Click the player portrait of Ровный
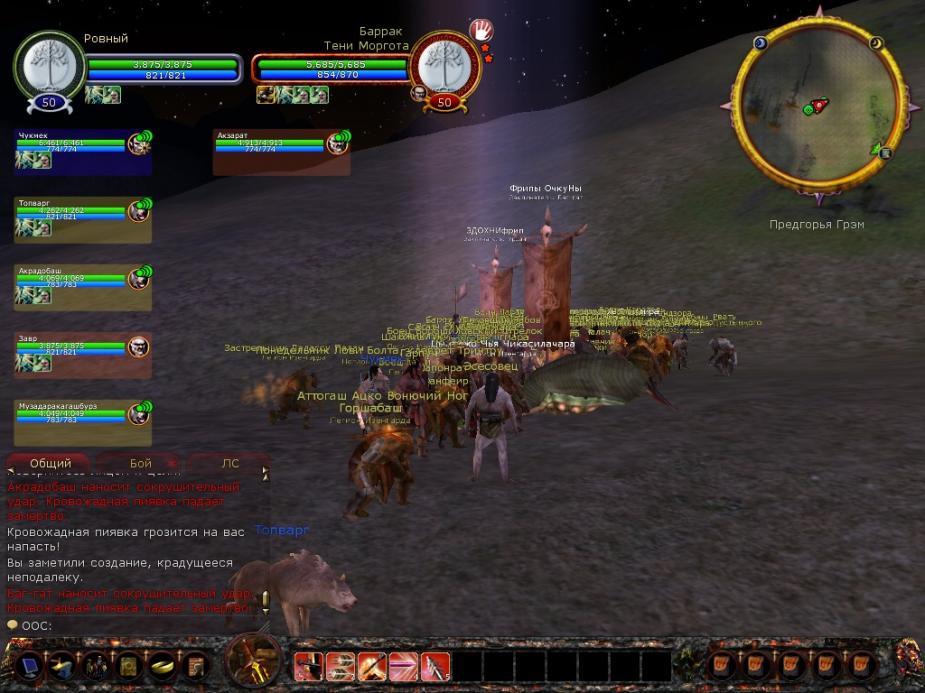This screenshot has width=925, height=693. coord(50,66)
